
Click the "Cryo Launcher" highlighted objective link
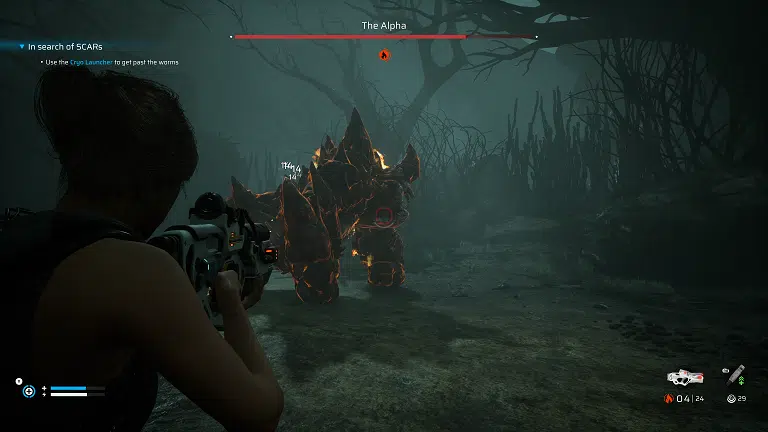tap(89, 62)
